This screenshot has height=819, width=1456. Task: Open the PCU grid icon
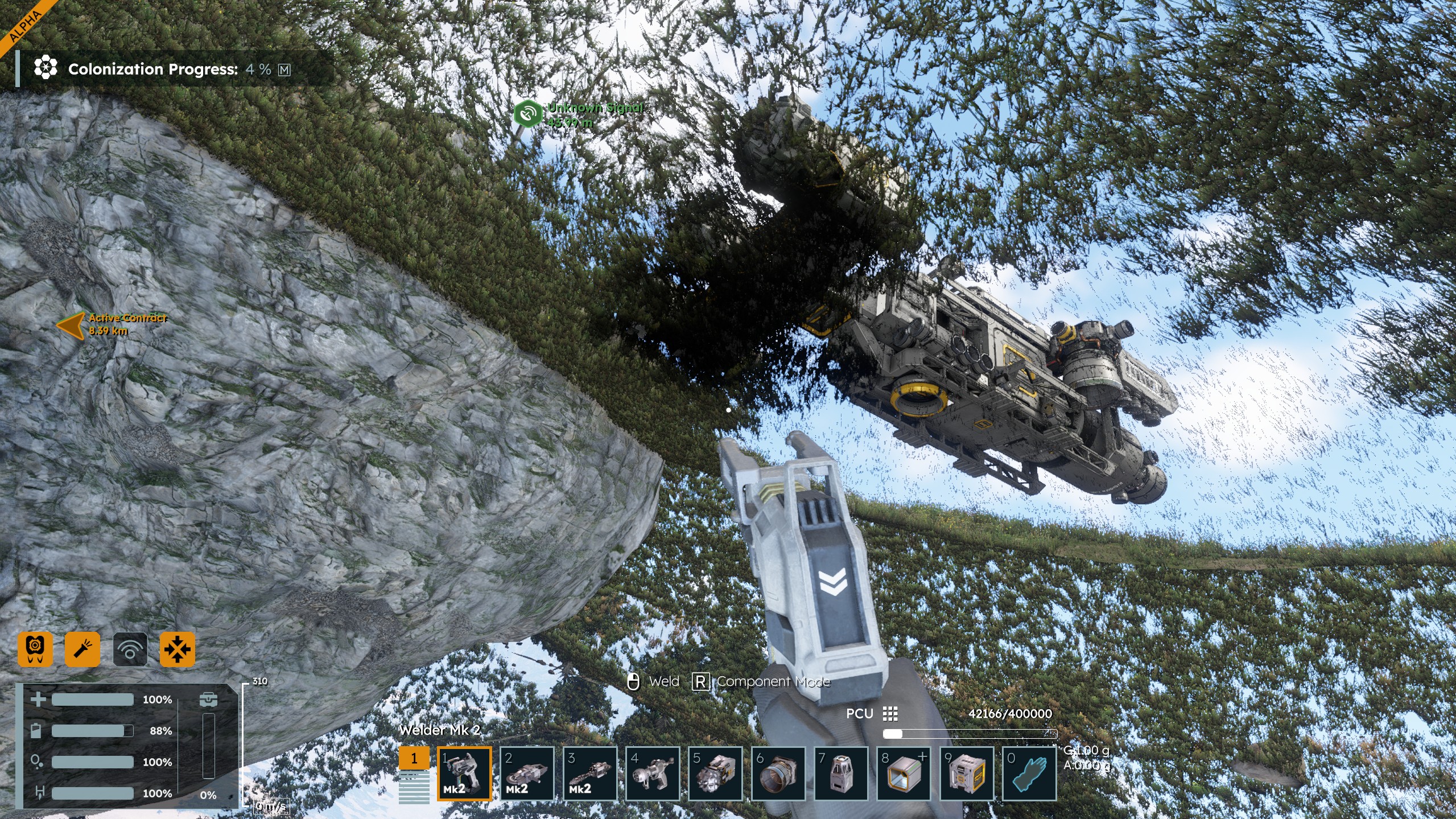[890, 714]
